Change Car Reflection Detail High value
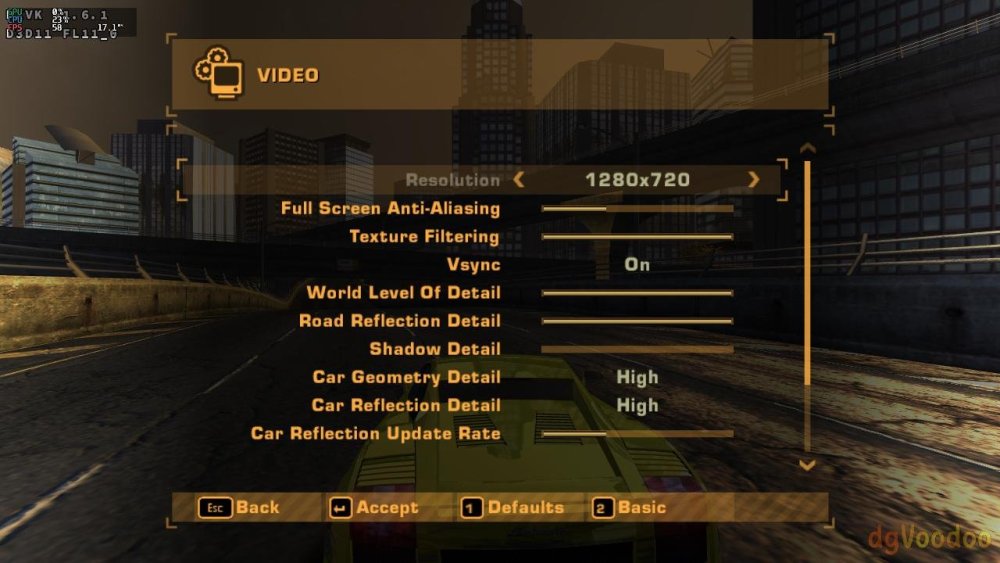The width and height of the screenshot is (1000, 563). click(637, 405)
